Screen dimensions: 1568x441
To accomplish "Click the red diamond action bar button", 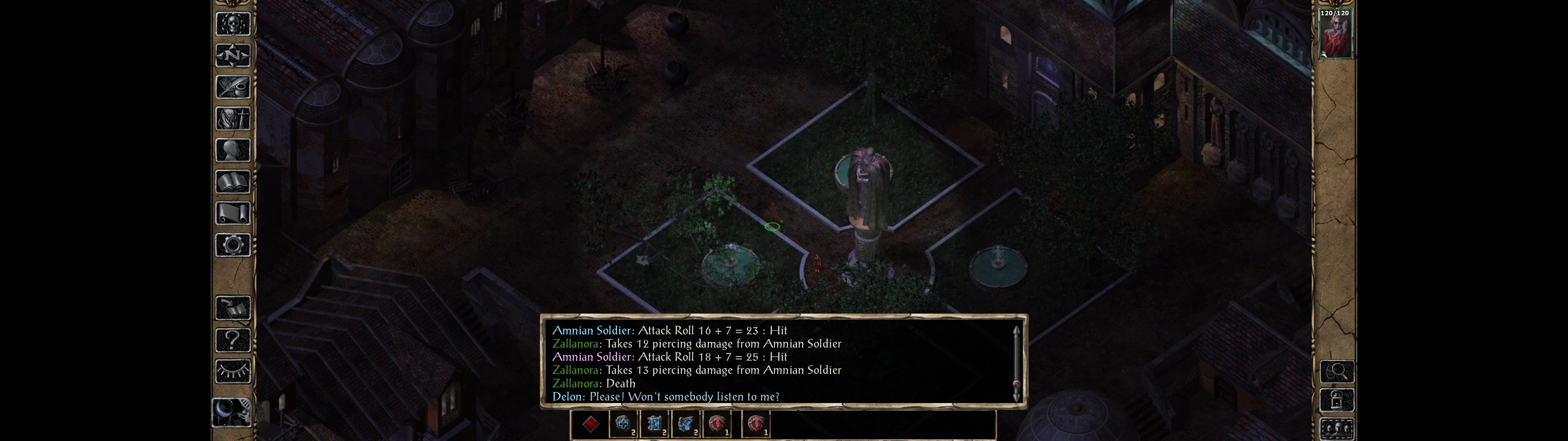I will point(590,424).
